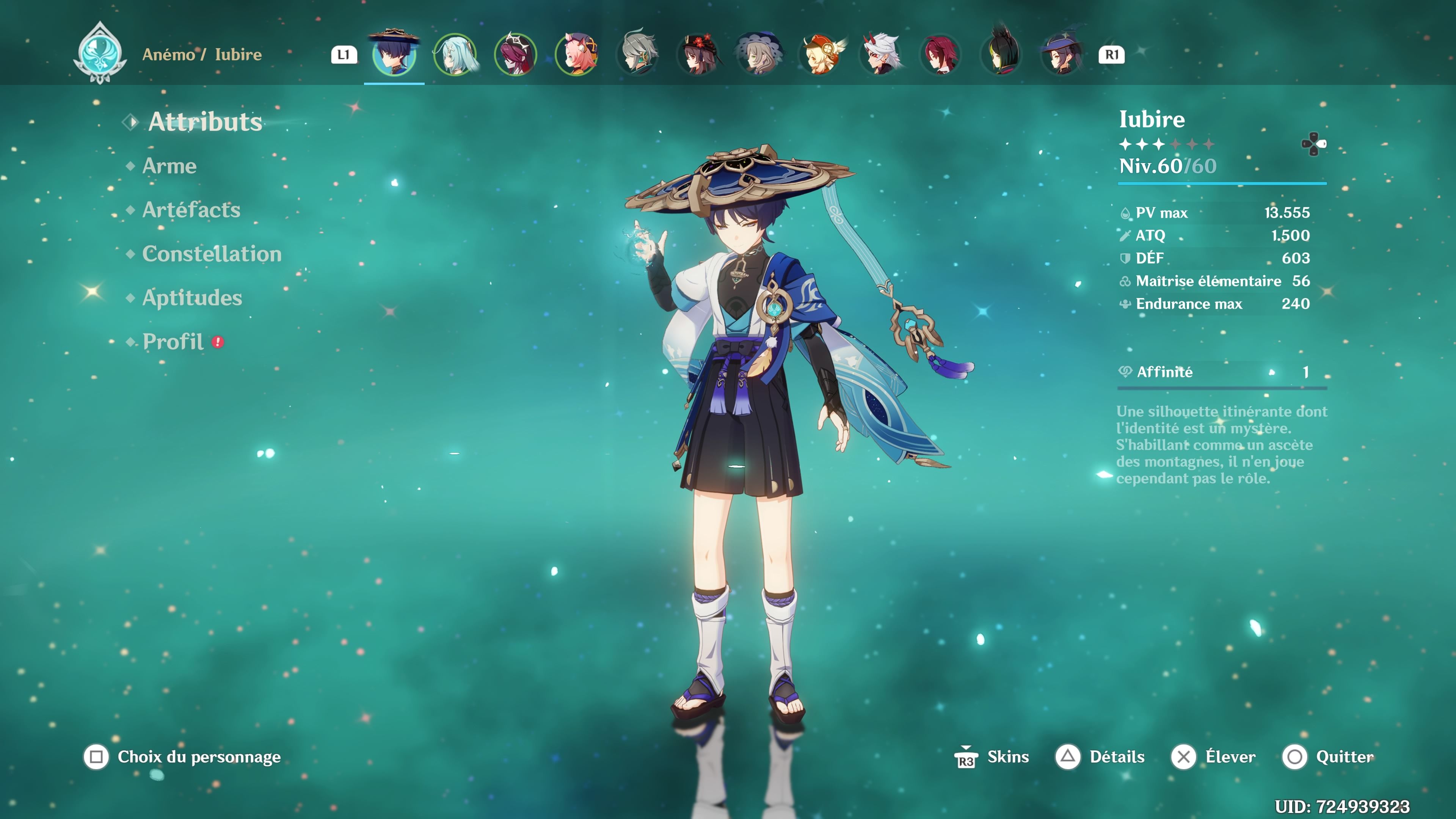Select Yanfei's pink-haired portrait

click(x=576, y=54)
